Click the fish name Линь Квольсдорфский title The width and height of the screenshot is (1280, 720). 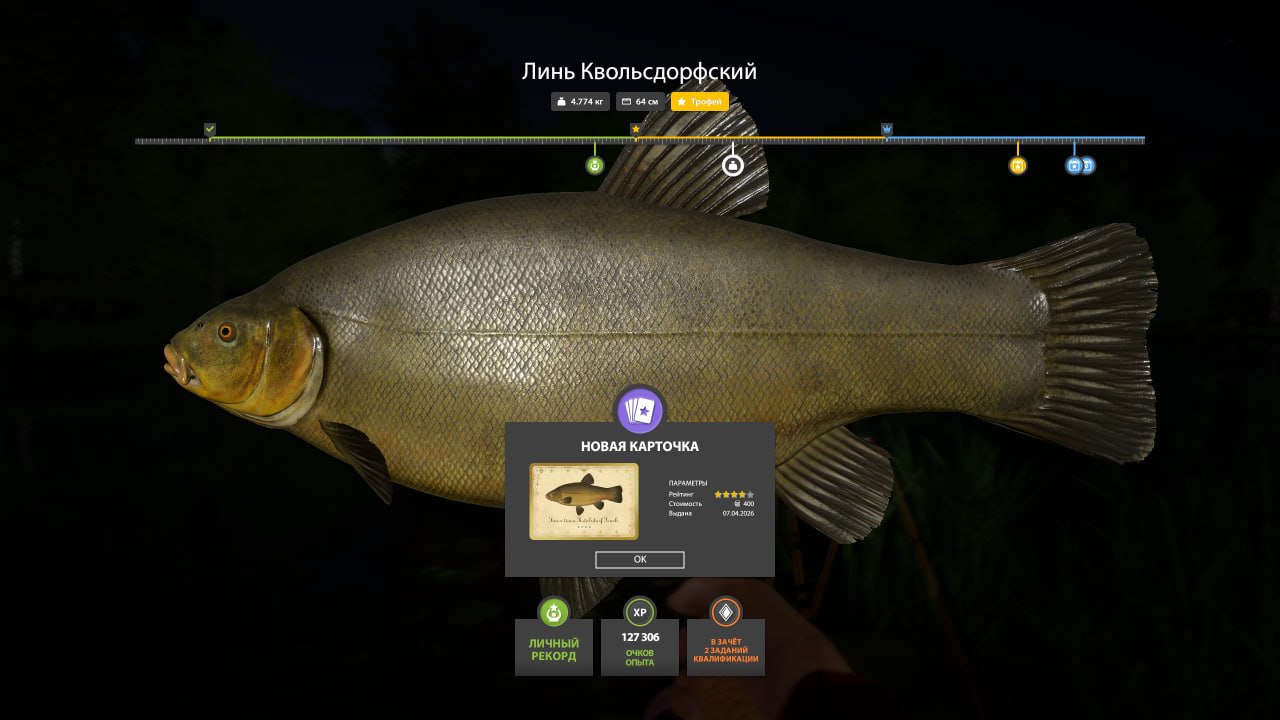639,71
